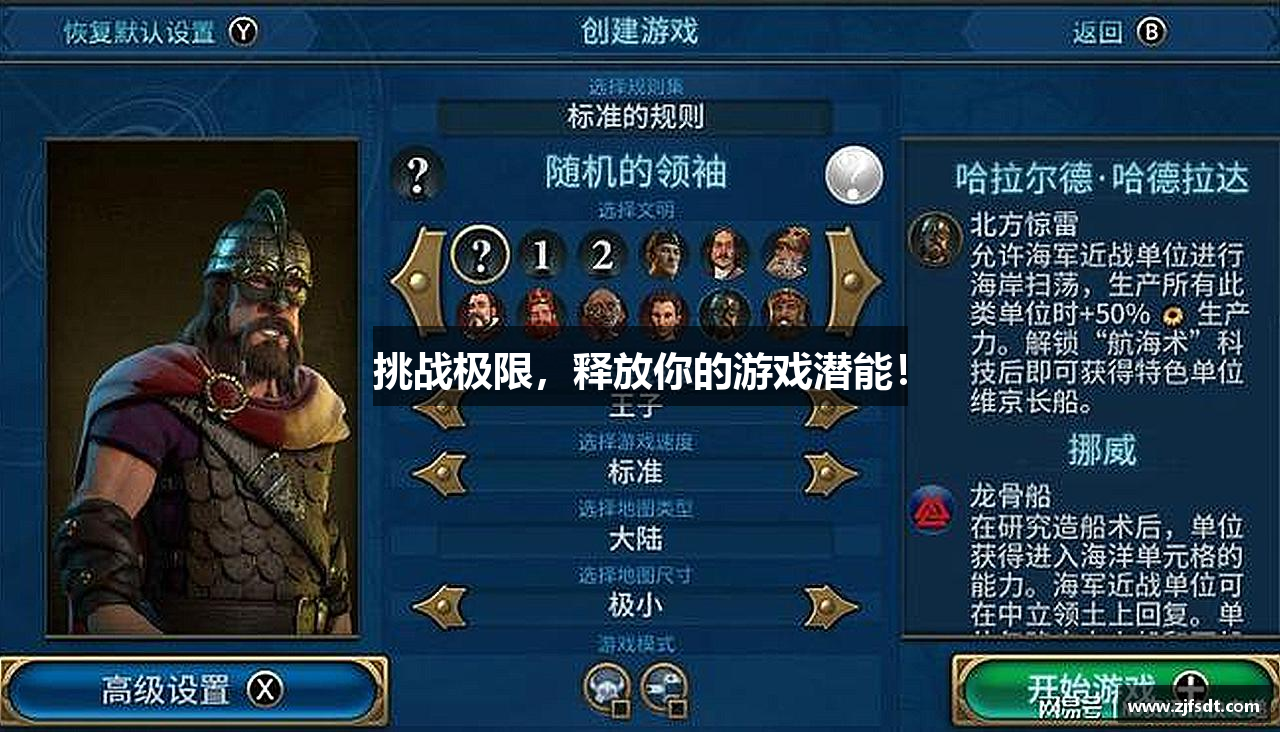This screenshot has height=732, width=1280.
Task: Select the leader portrait numbered 2
Action: pos(599,255)
